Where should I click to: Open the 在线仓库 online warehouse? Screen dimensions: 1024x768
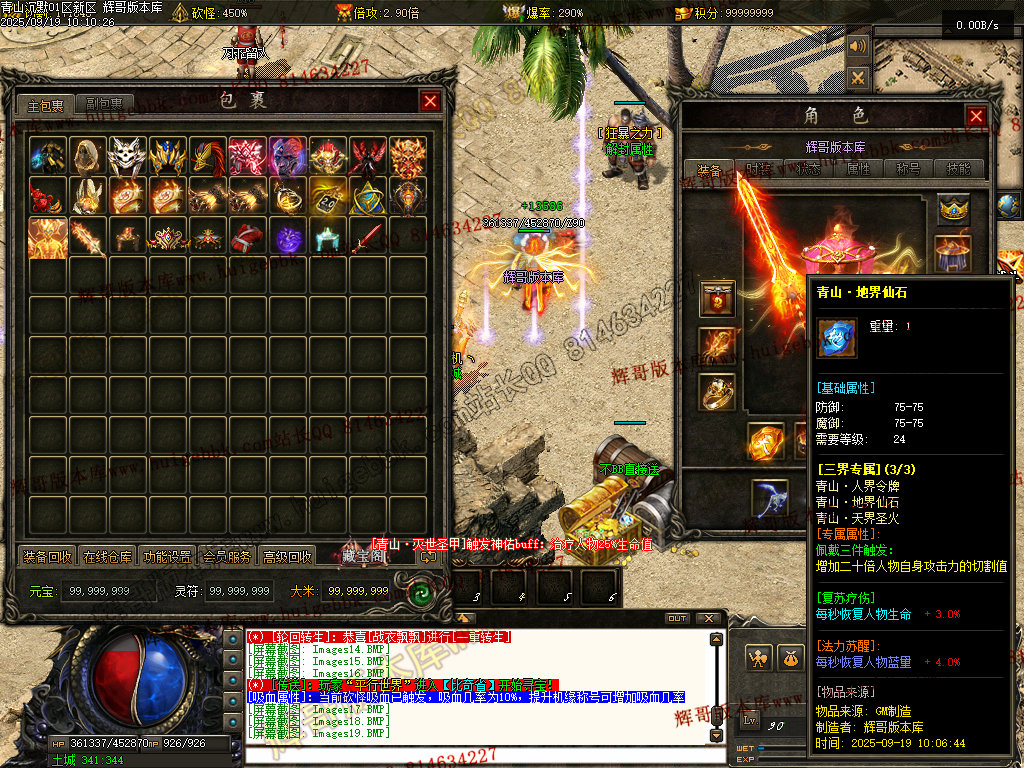coord(107,557)
